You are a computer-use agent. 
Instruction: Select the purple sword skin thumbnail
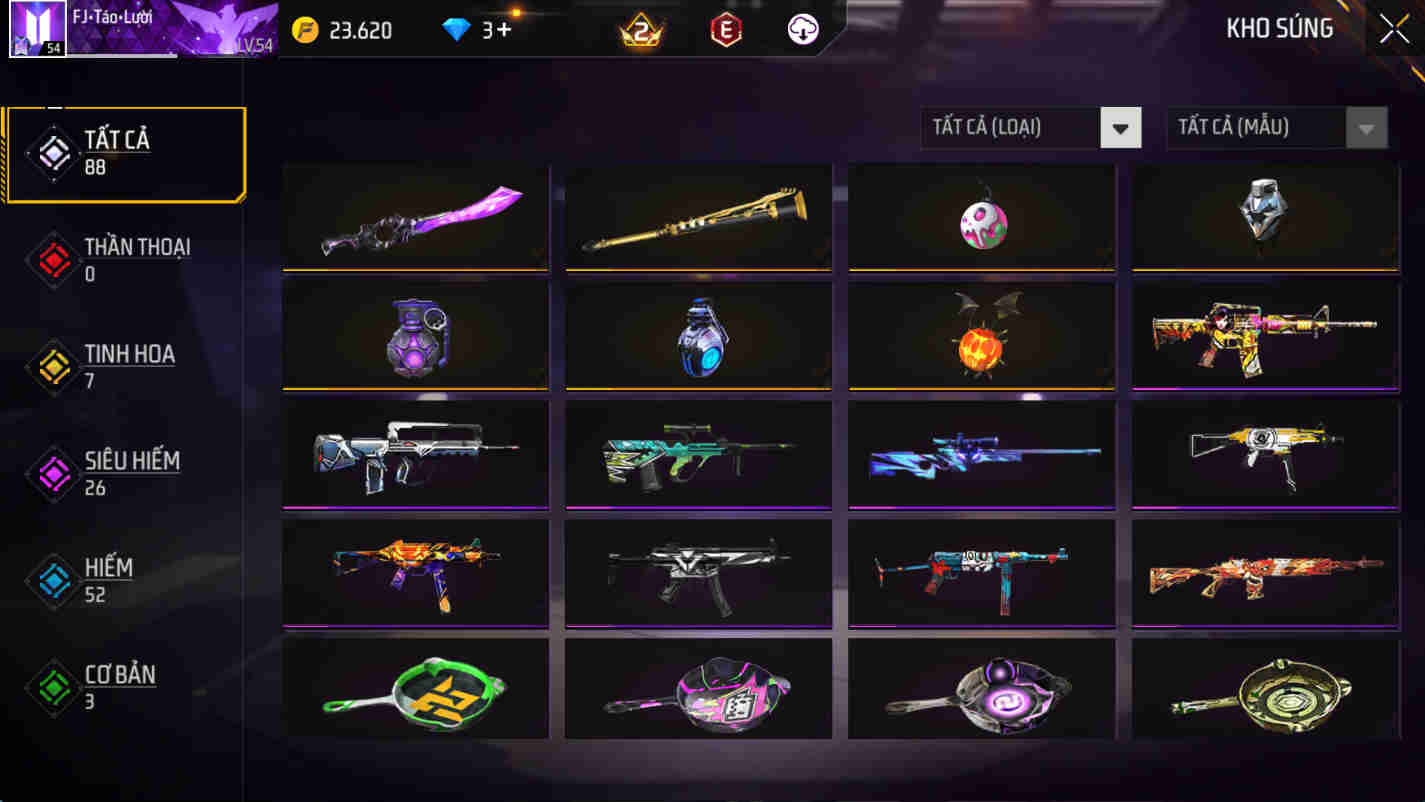pyautogui.click(x=415, y=217)
